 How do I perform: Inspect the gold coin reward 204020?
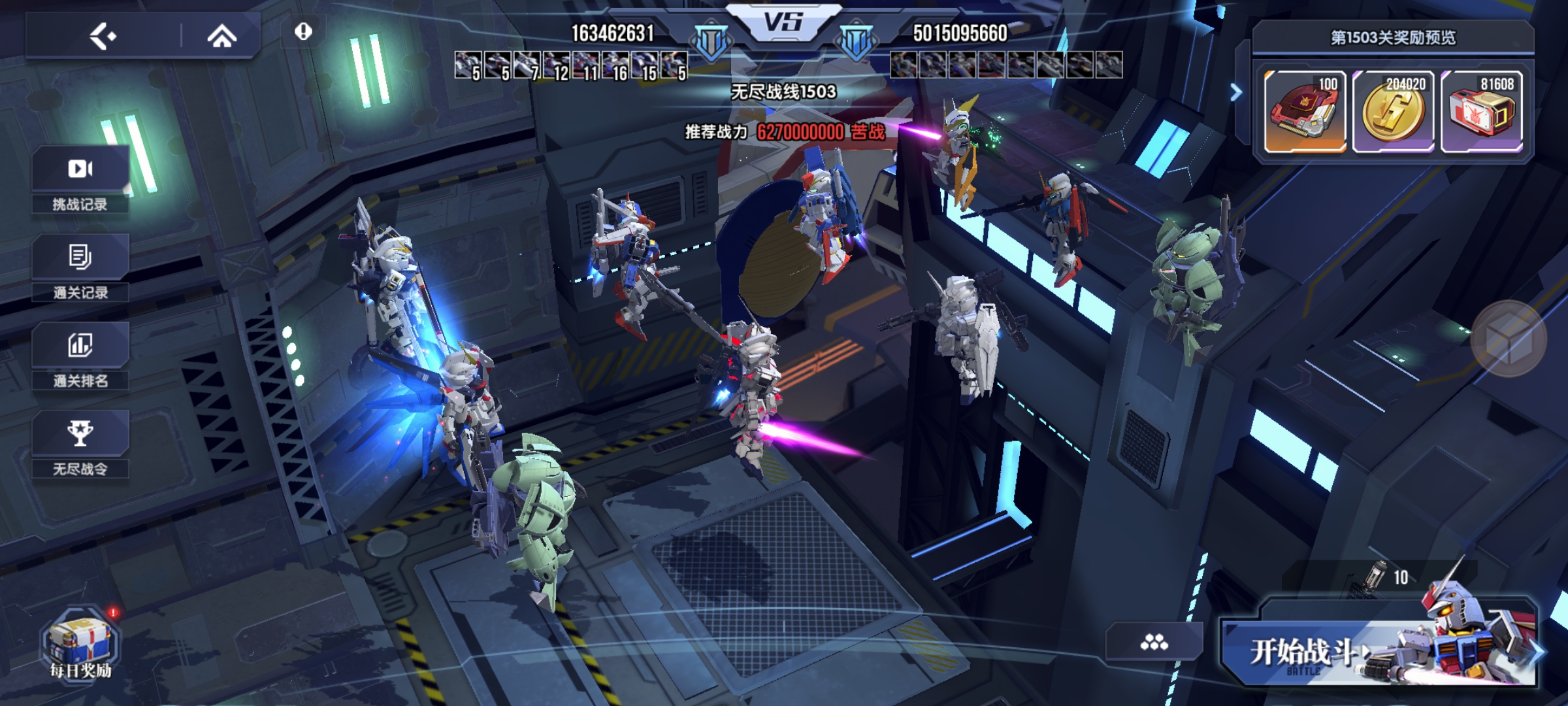point(1394,111)
